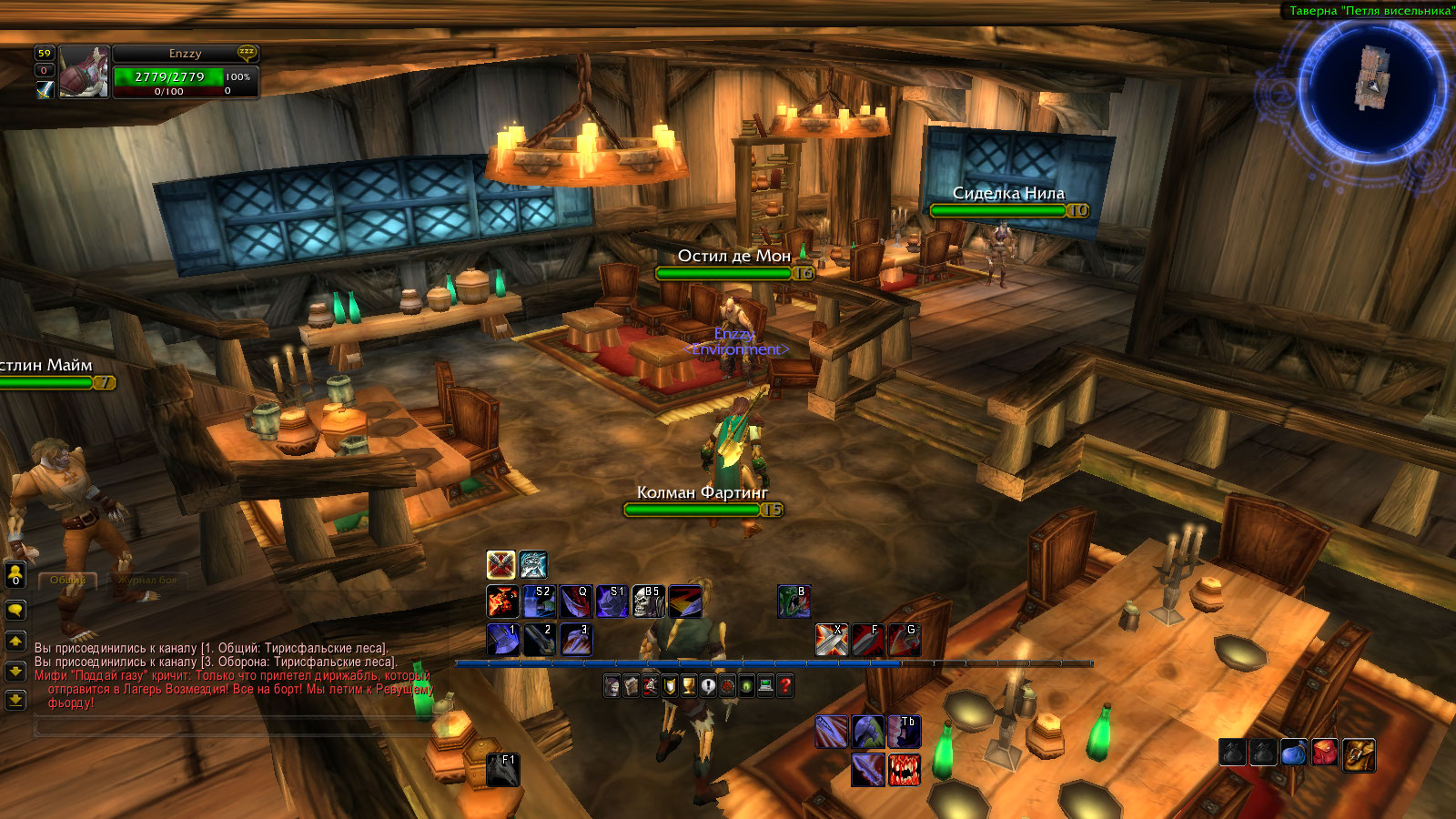The image size is (1456, 819).
Task: Open the character info micro button
Action: pos(612,686)
